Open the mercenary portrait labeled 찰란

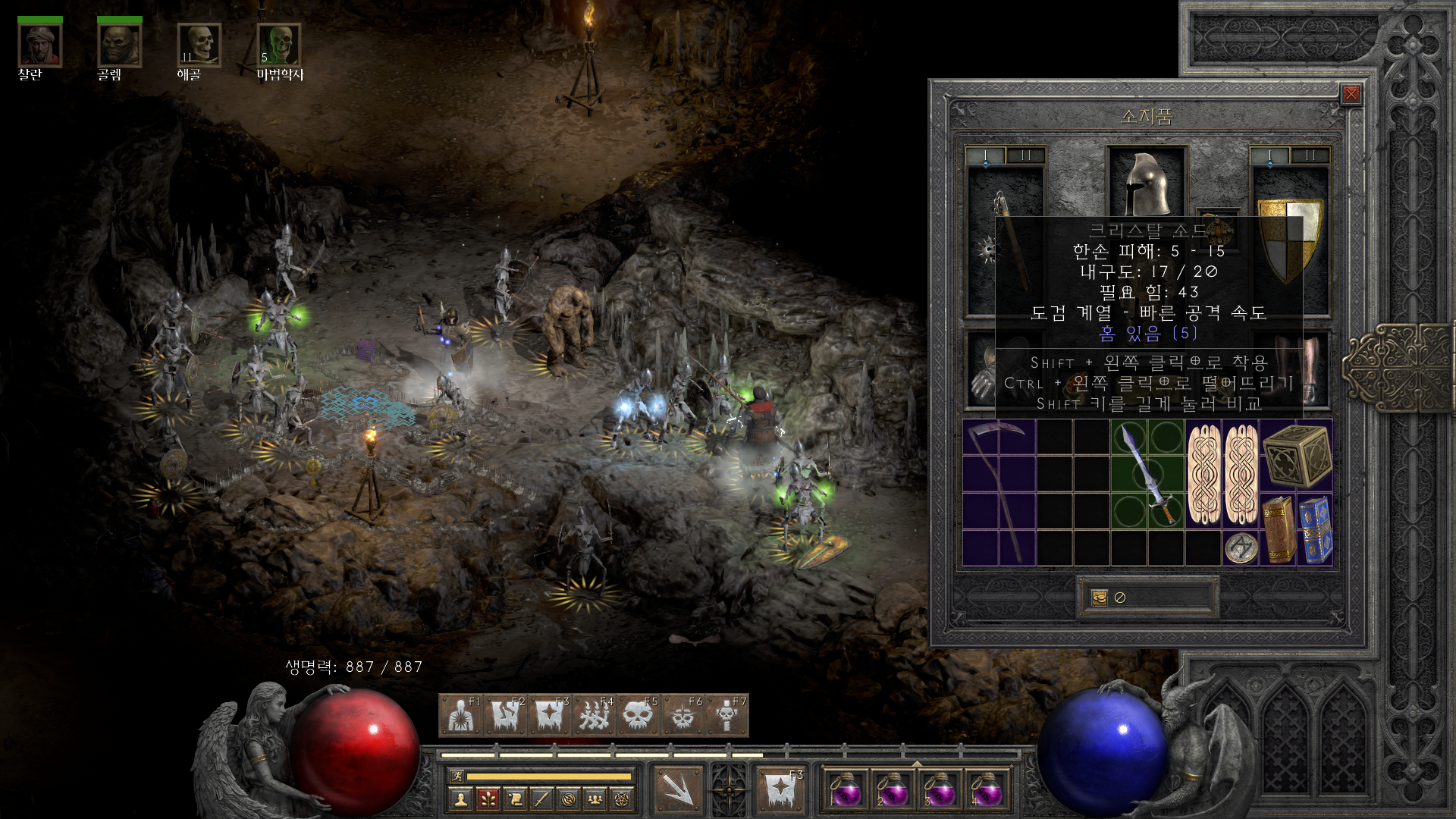39,45
